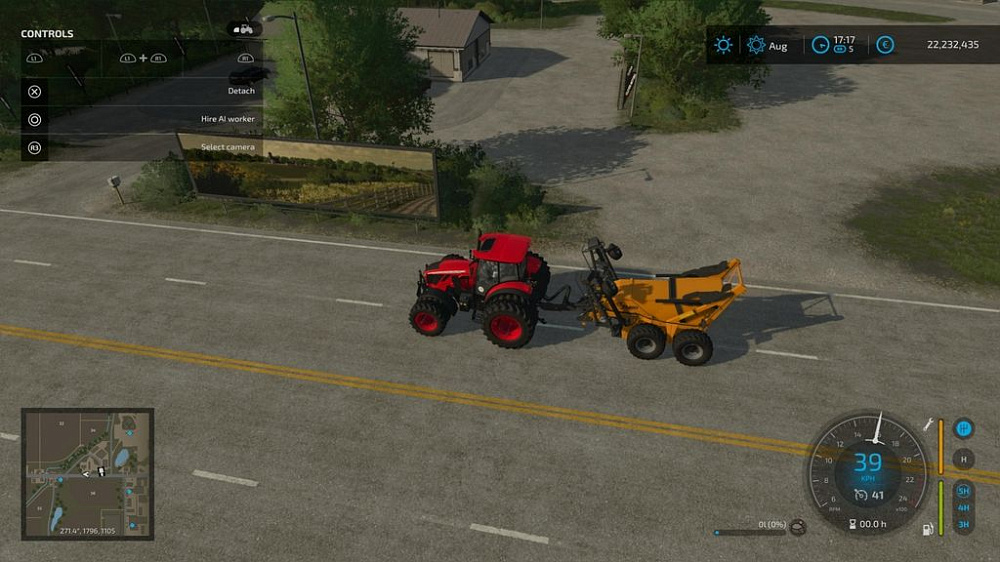Open the minimap
The height and width of the screenshot is (562, 1000).
click(88, 473)
